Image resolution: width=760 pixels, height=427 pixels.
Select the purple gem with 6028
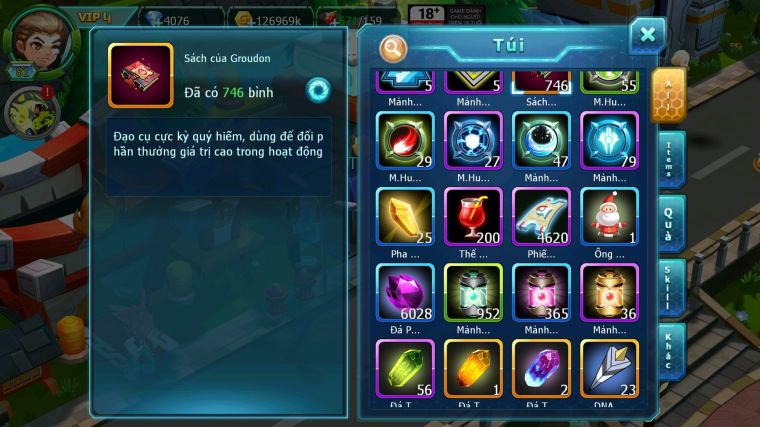[x=405, y=292]
